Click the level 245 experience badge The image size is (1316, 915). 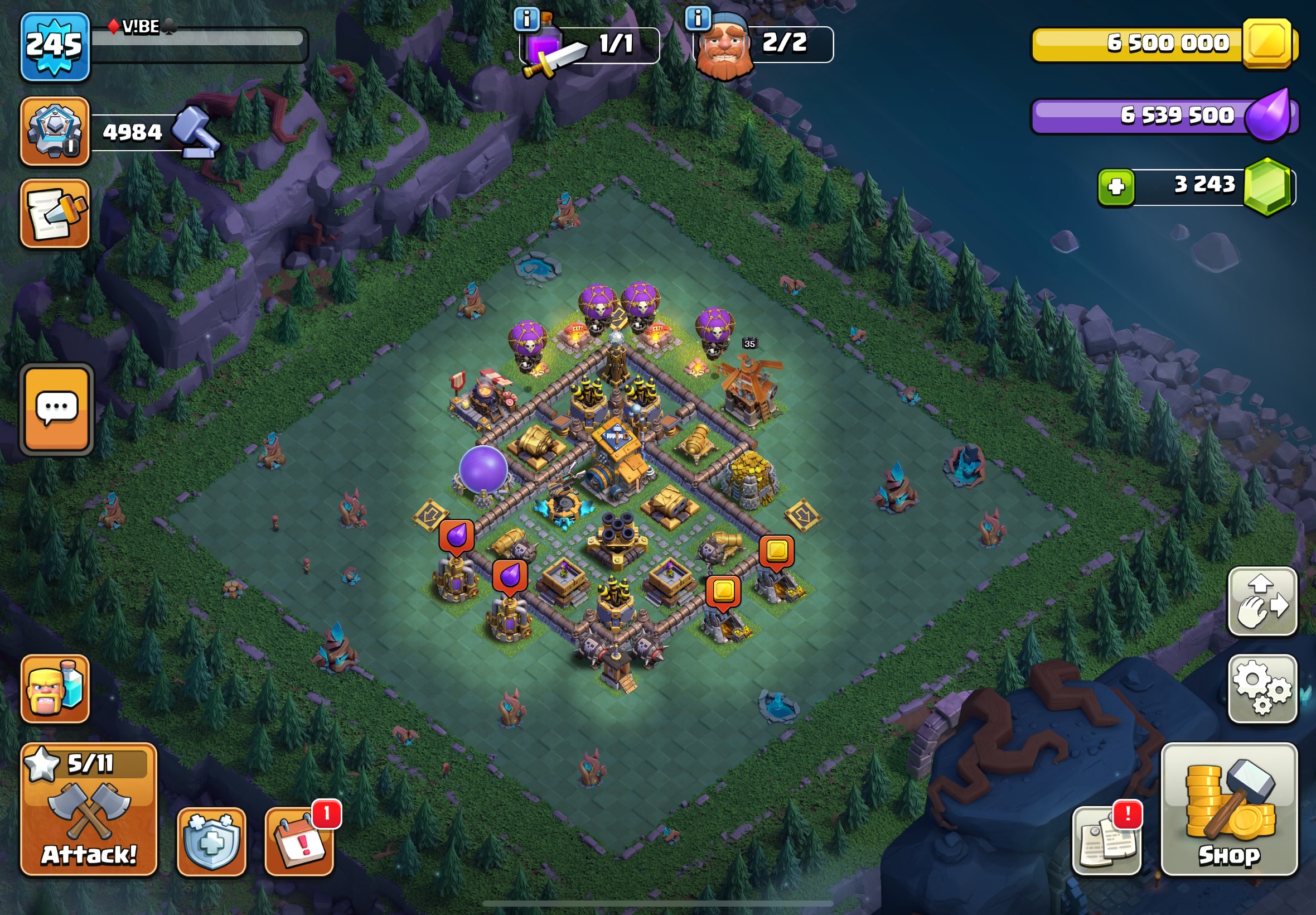[55, 46]
